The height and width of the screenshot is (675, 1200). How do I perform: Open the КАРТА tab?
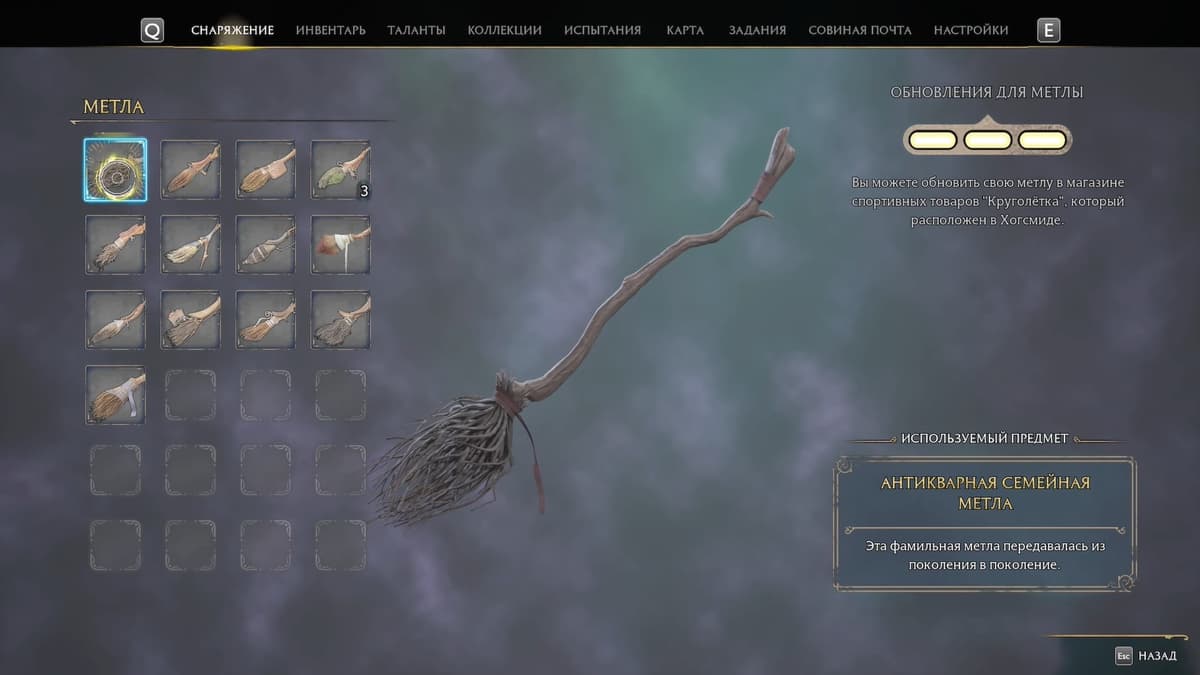685,30
